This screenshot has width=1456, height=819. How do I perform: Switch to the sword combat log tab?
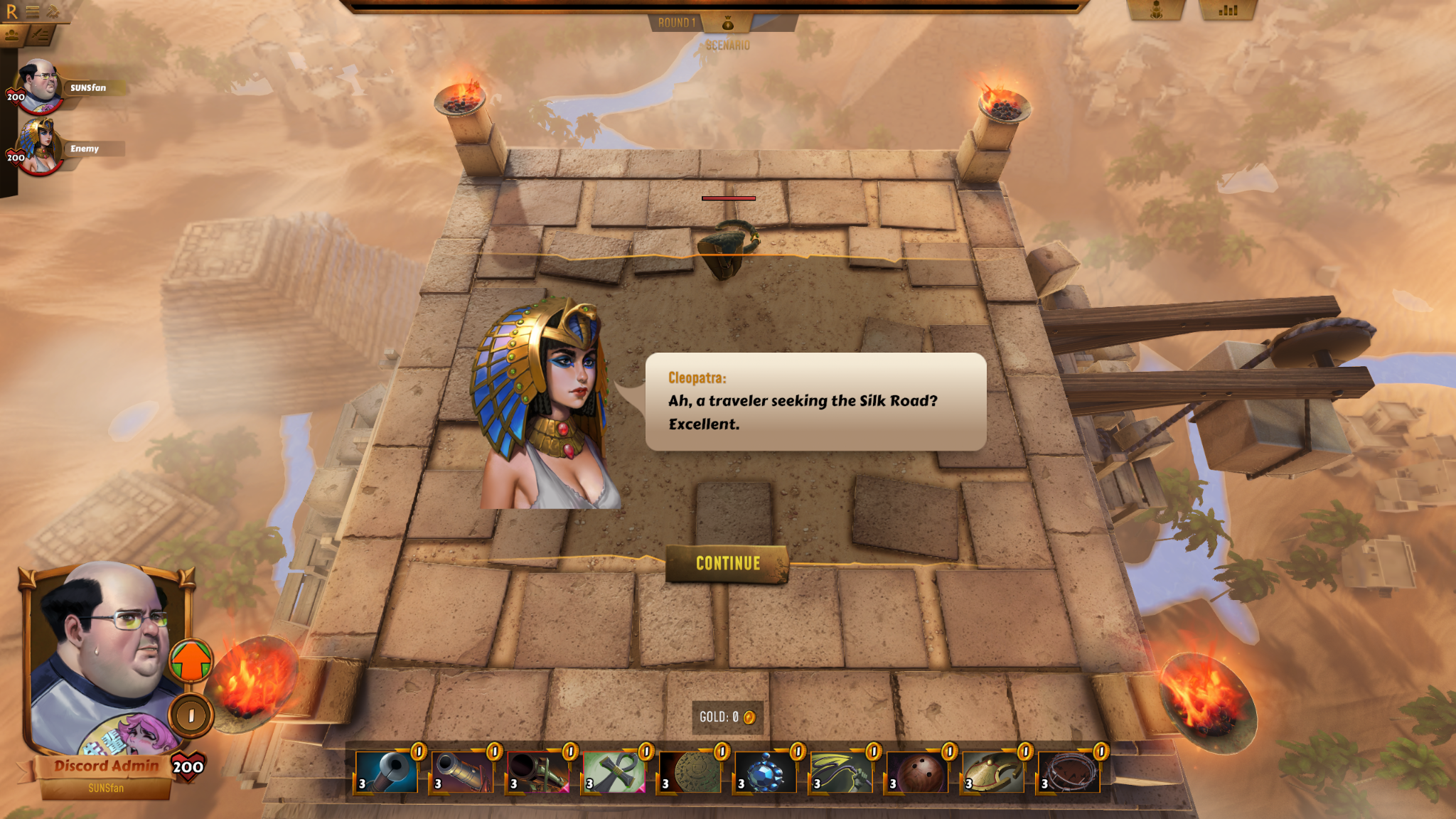click(x=41, y=35)
